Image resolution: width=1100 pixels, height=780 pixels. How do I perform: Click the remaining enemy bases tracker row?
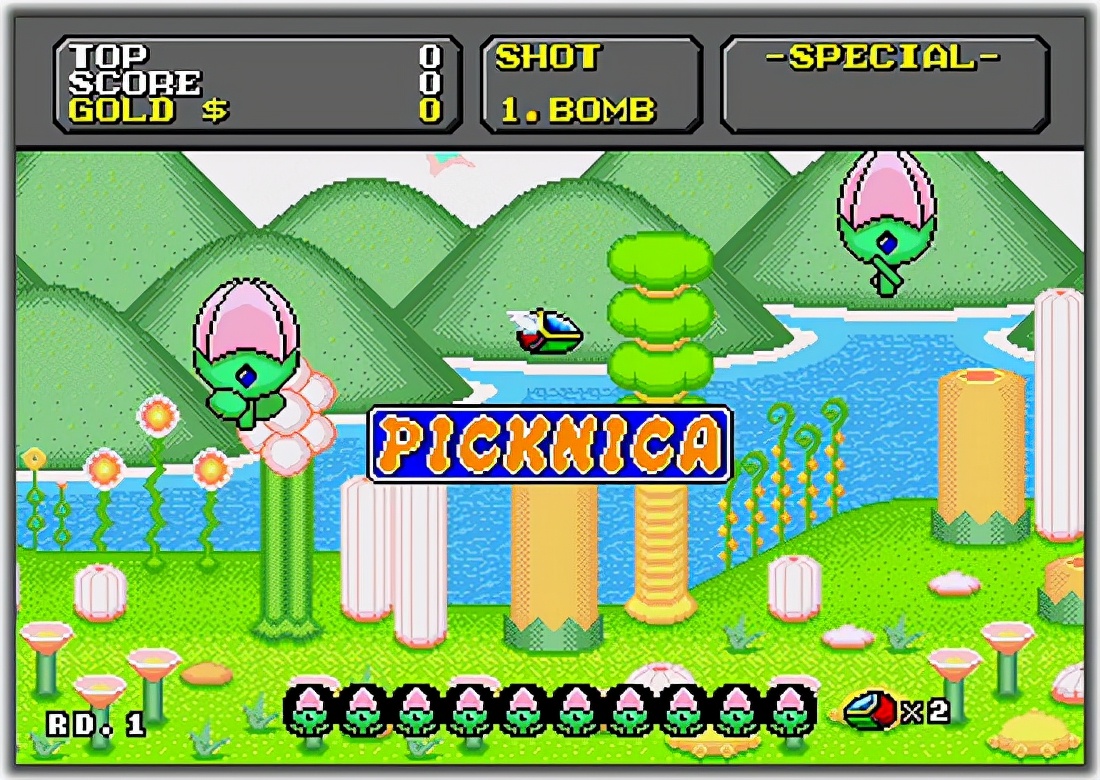[550, 710]
